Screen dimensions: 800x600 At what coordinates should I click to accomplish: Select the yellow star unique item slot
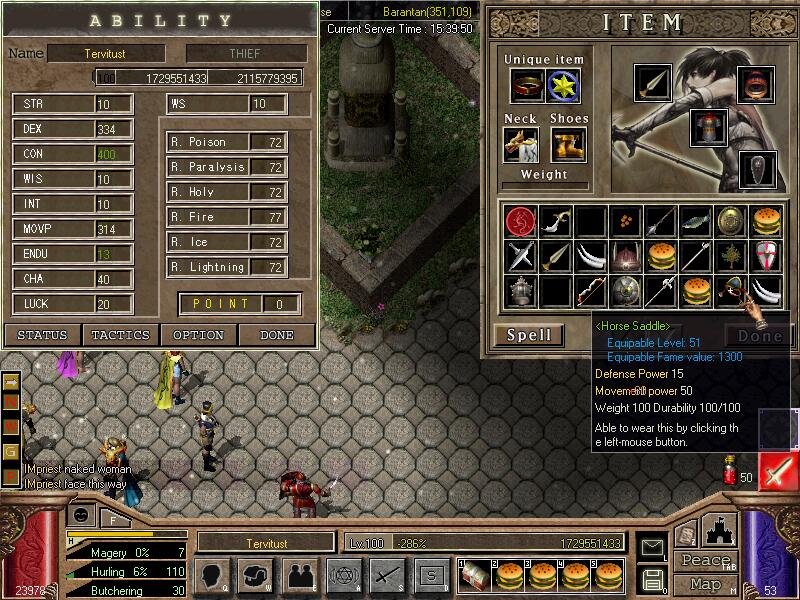pos(565,86)
